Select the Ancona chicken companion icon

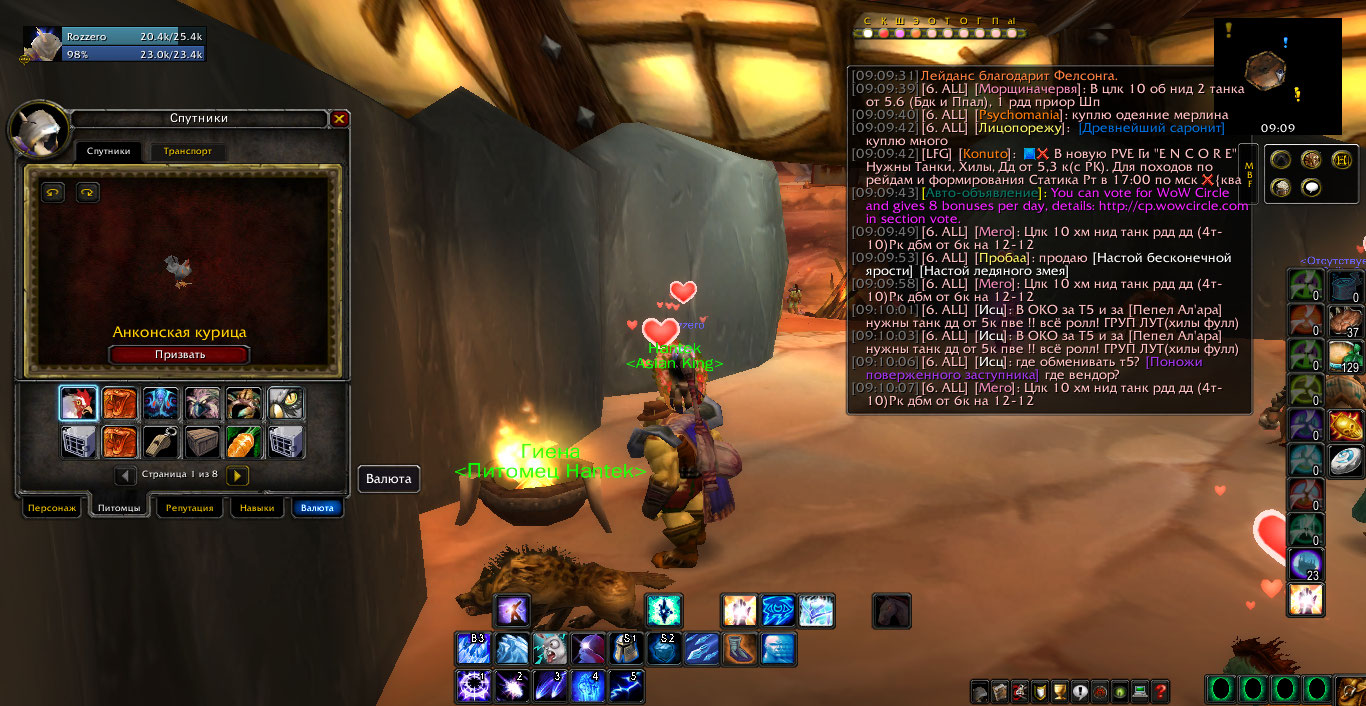pos(78,403)
